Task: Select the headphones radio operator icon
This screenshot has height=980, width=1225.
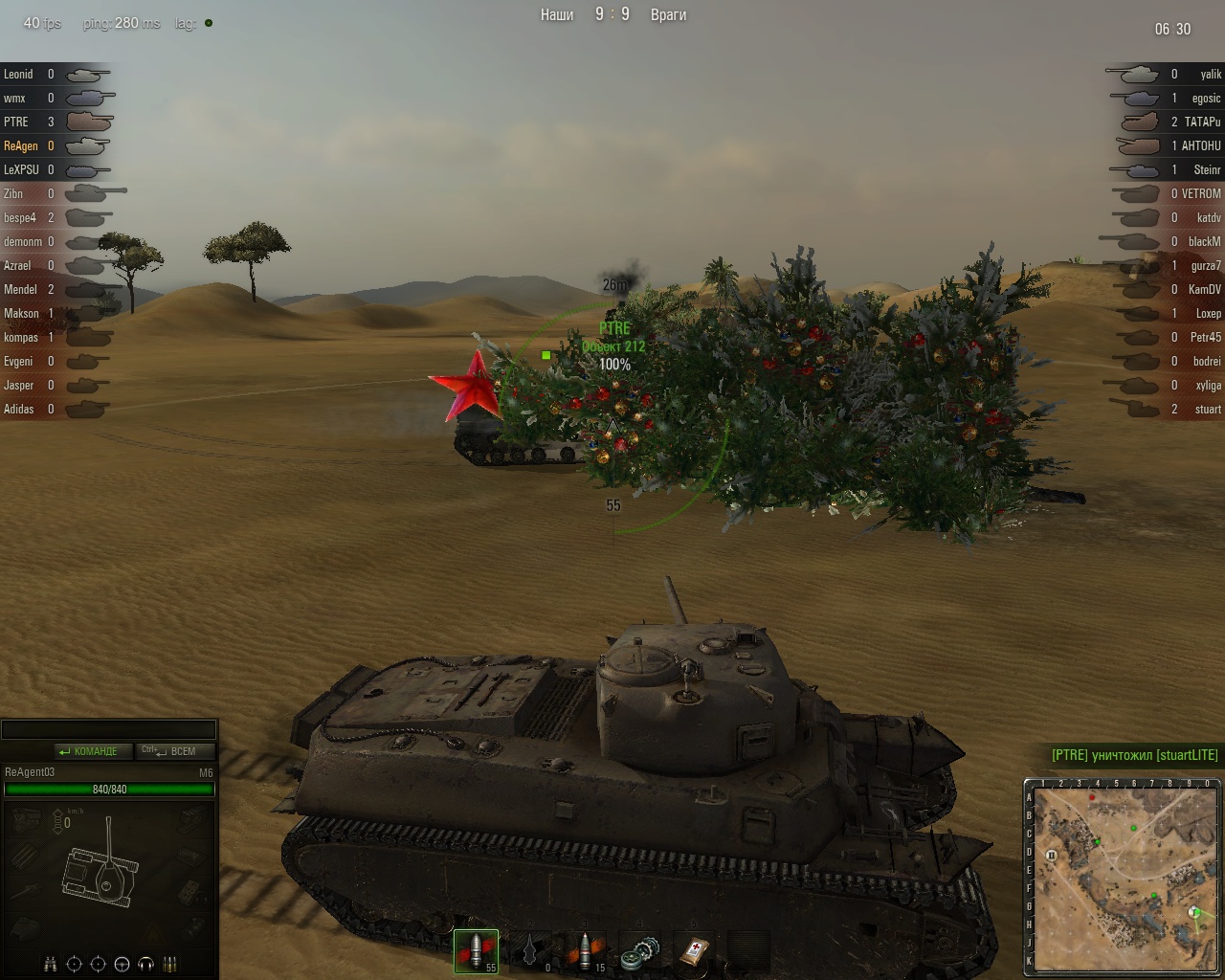Action: [146, 964]
